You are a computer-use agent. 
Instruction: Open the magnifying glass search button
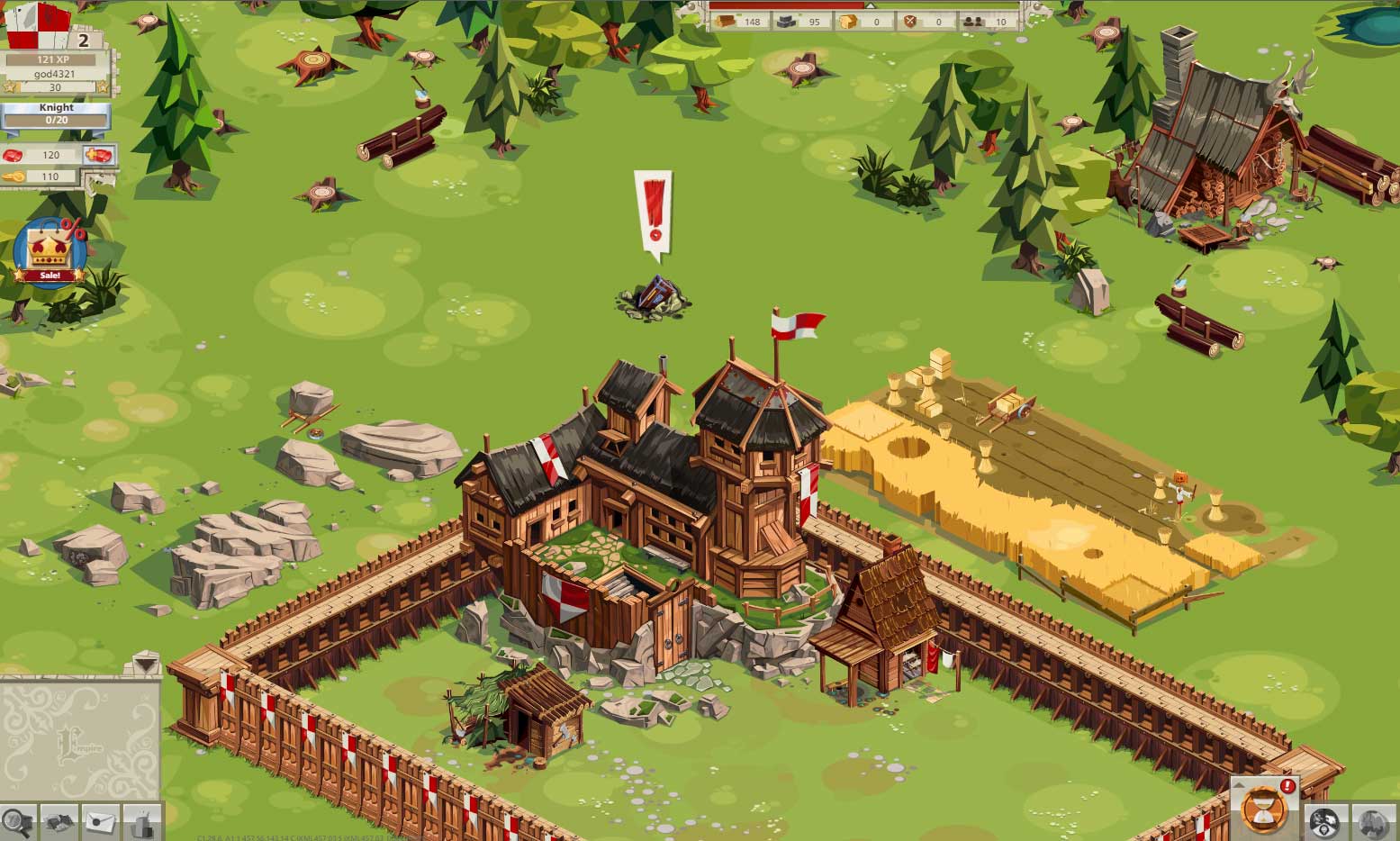(16, 821)
